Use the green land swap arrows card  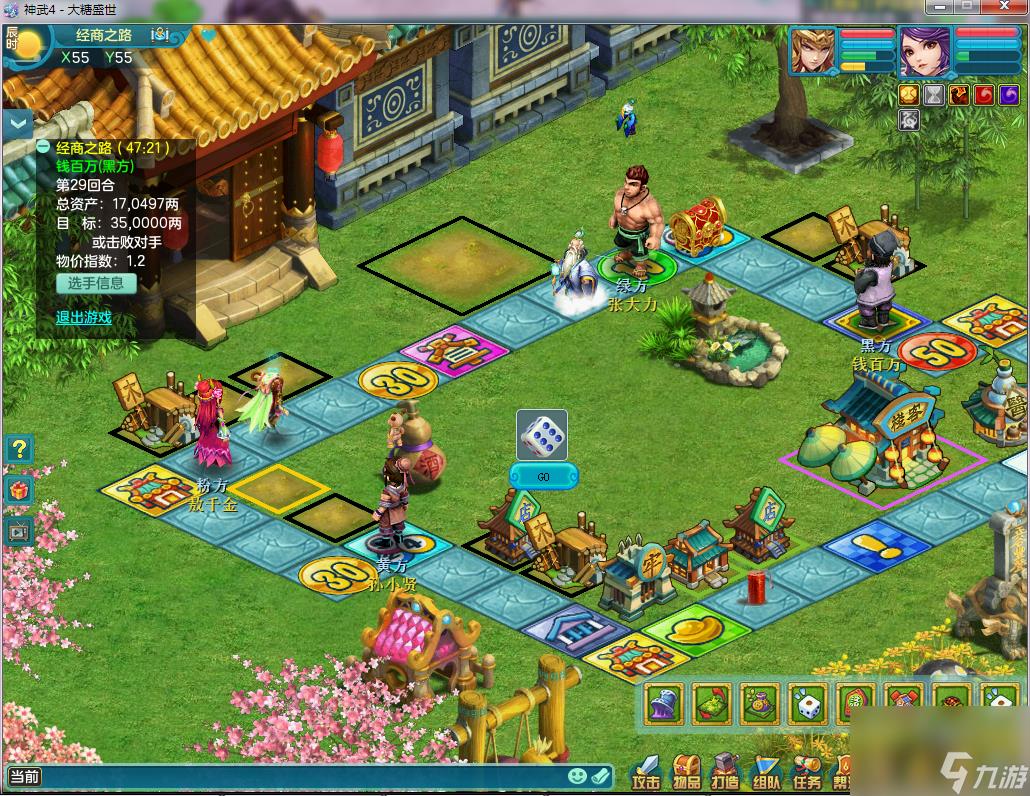712,705
